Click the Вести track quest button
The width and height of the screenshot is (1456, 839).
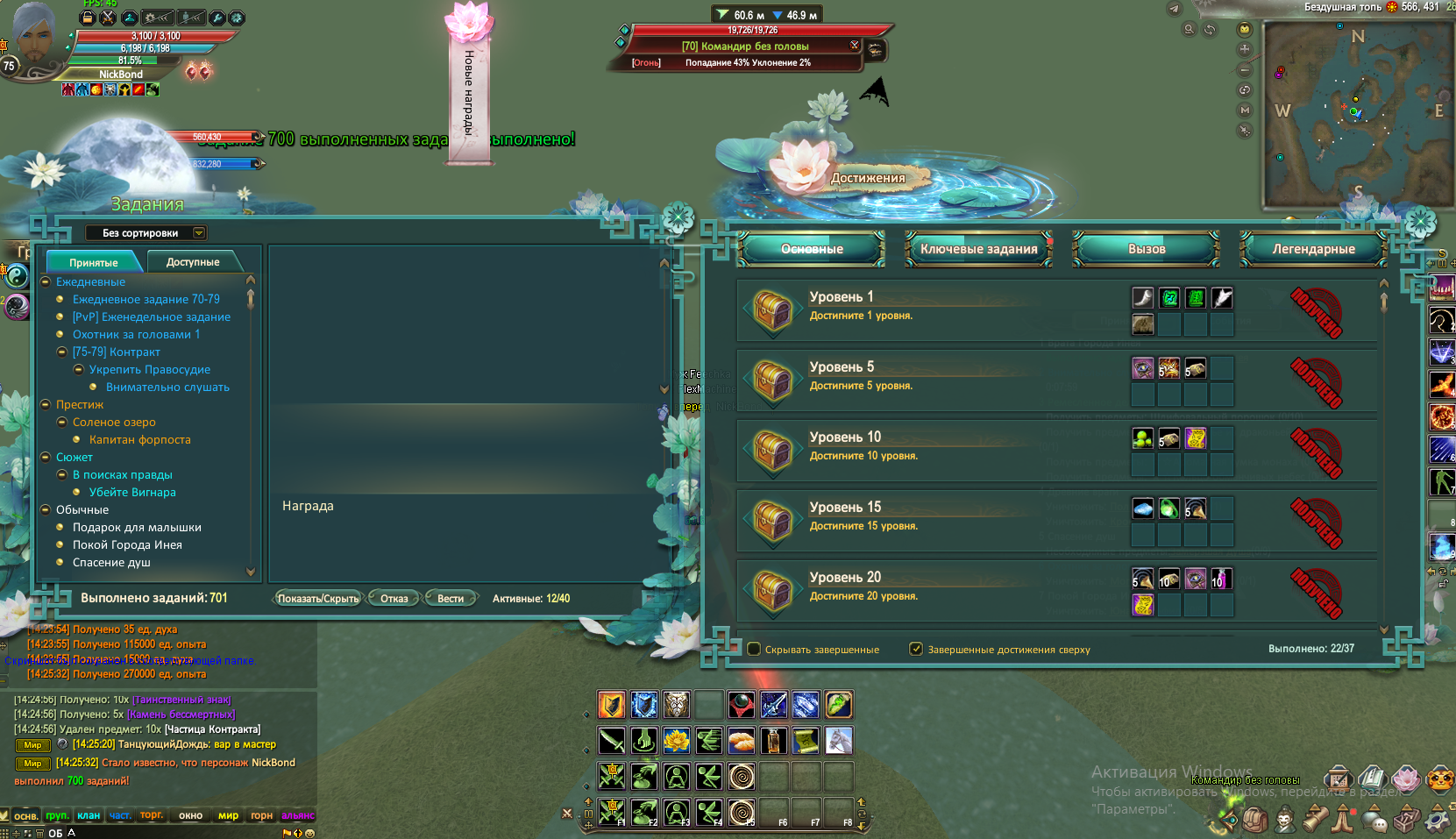click(x=451, y=599)
